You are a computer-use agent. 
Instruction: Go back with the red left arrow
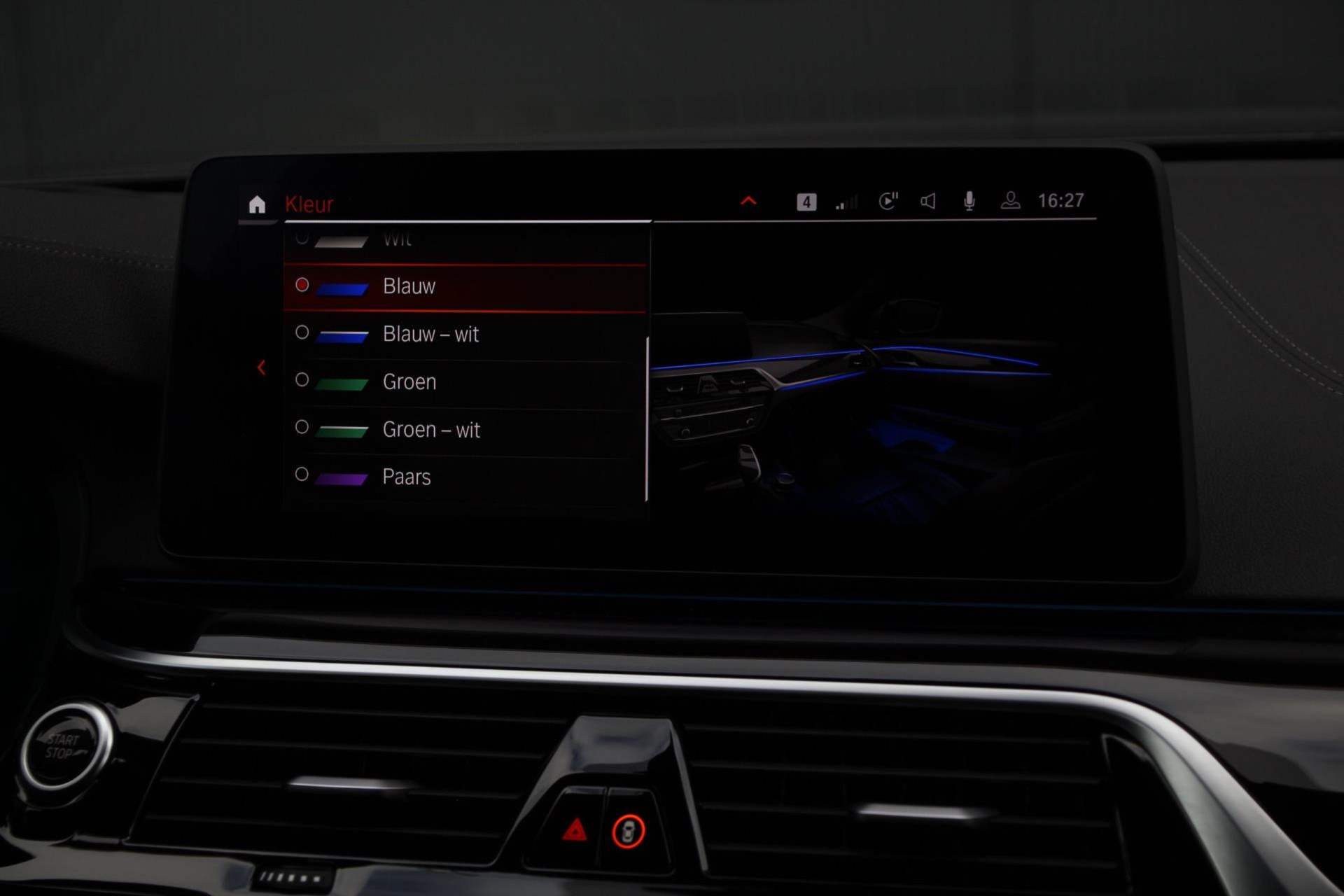tap(261, 367)
